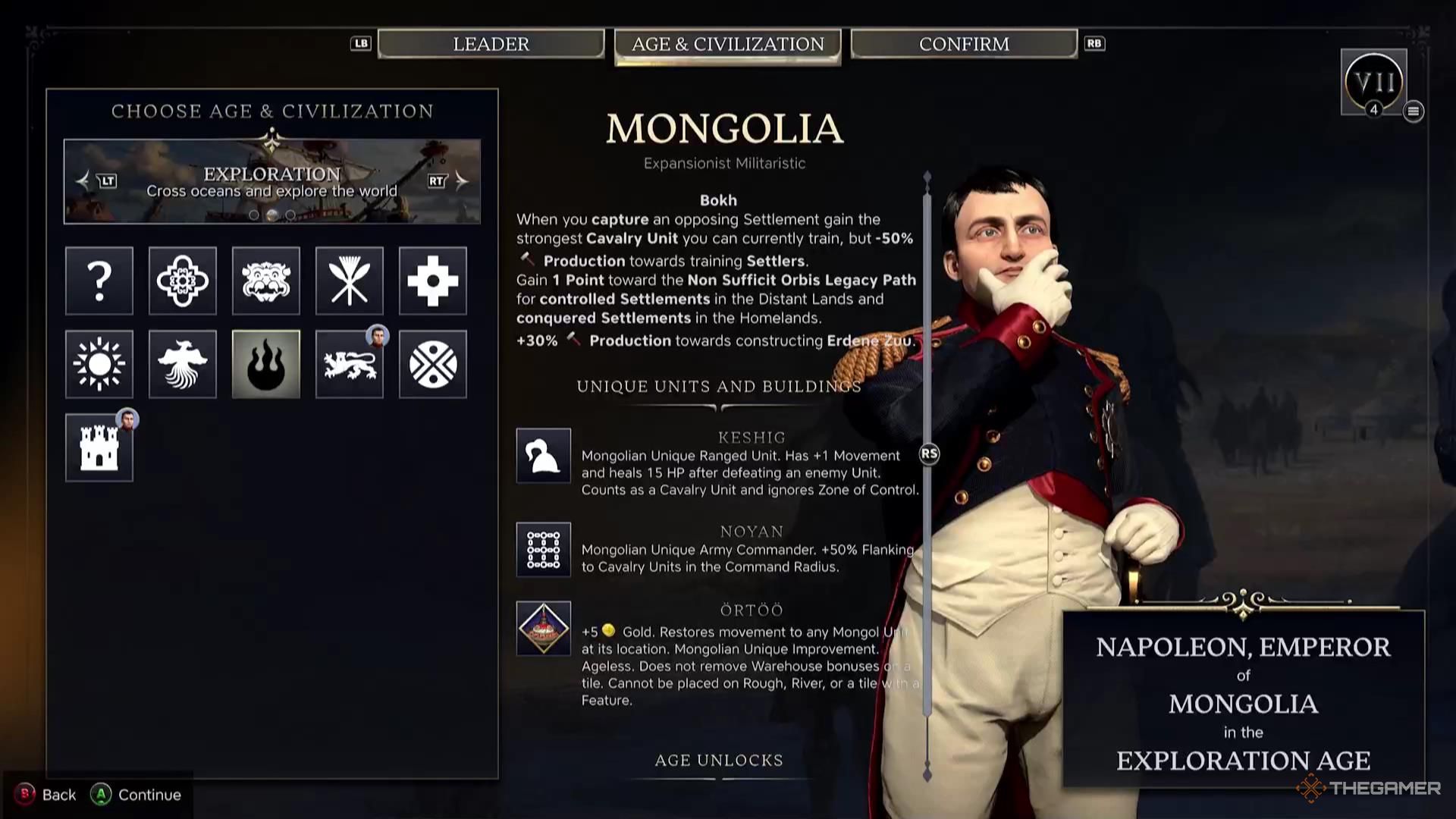Choose the random question mark civilization
Image resolution: width=1456 pixels, height=819 pixels.
tap(99, 281)
